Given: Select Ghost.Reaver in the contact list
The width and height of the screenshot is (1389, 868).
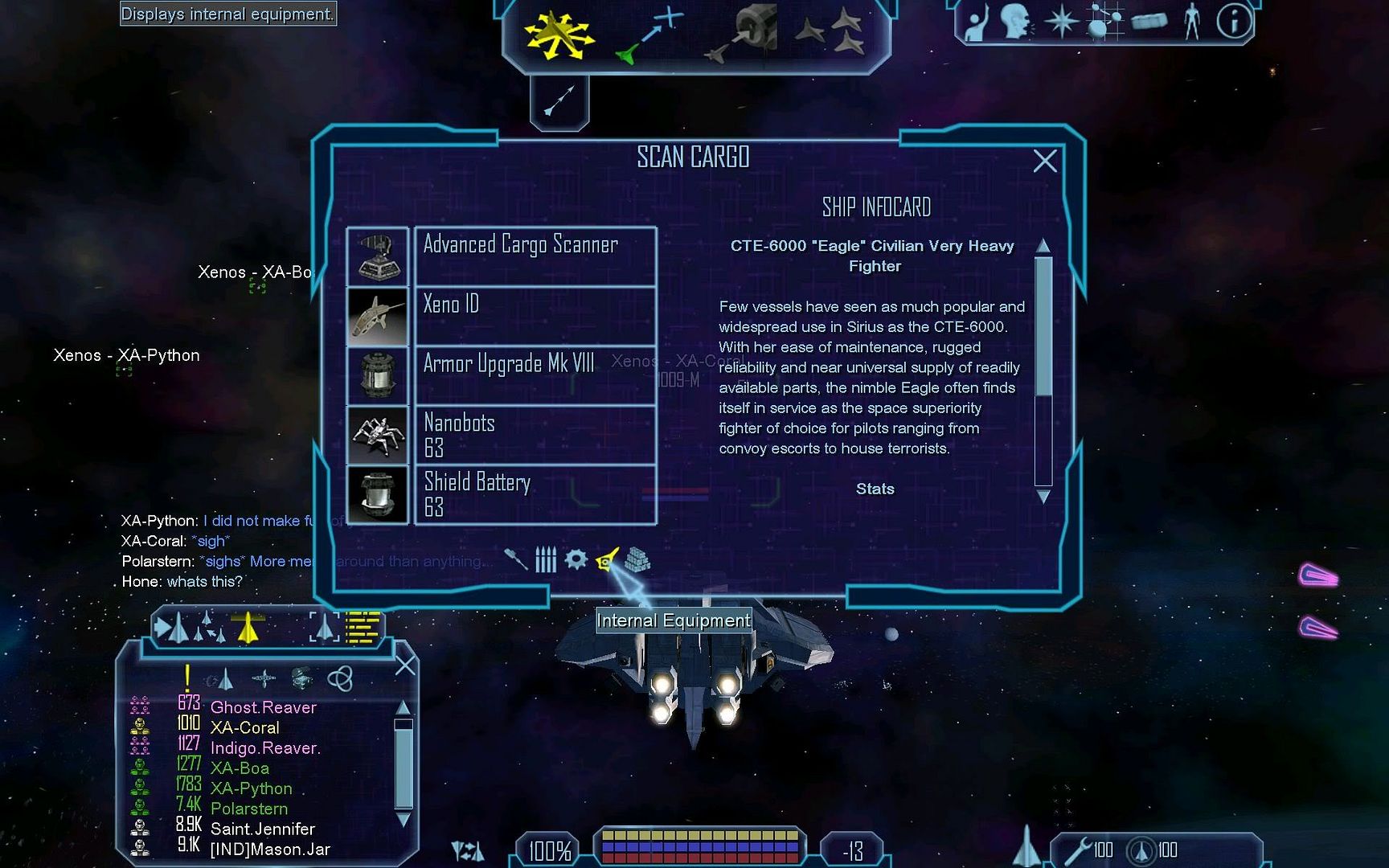Looking at the screenshot, I should click(x=263, y=707).
